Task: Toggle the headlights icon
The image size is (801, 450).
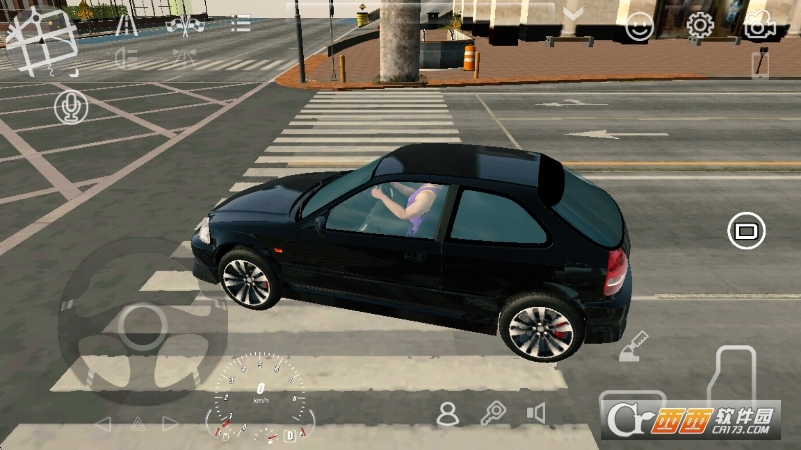Action: (x=126, y=56)
